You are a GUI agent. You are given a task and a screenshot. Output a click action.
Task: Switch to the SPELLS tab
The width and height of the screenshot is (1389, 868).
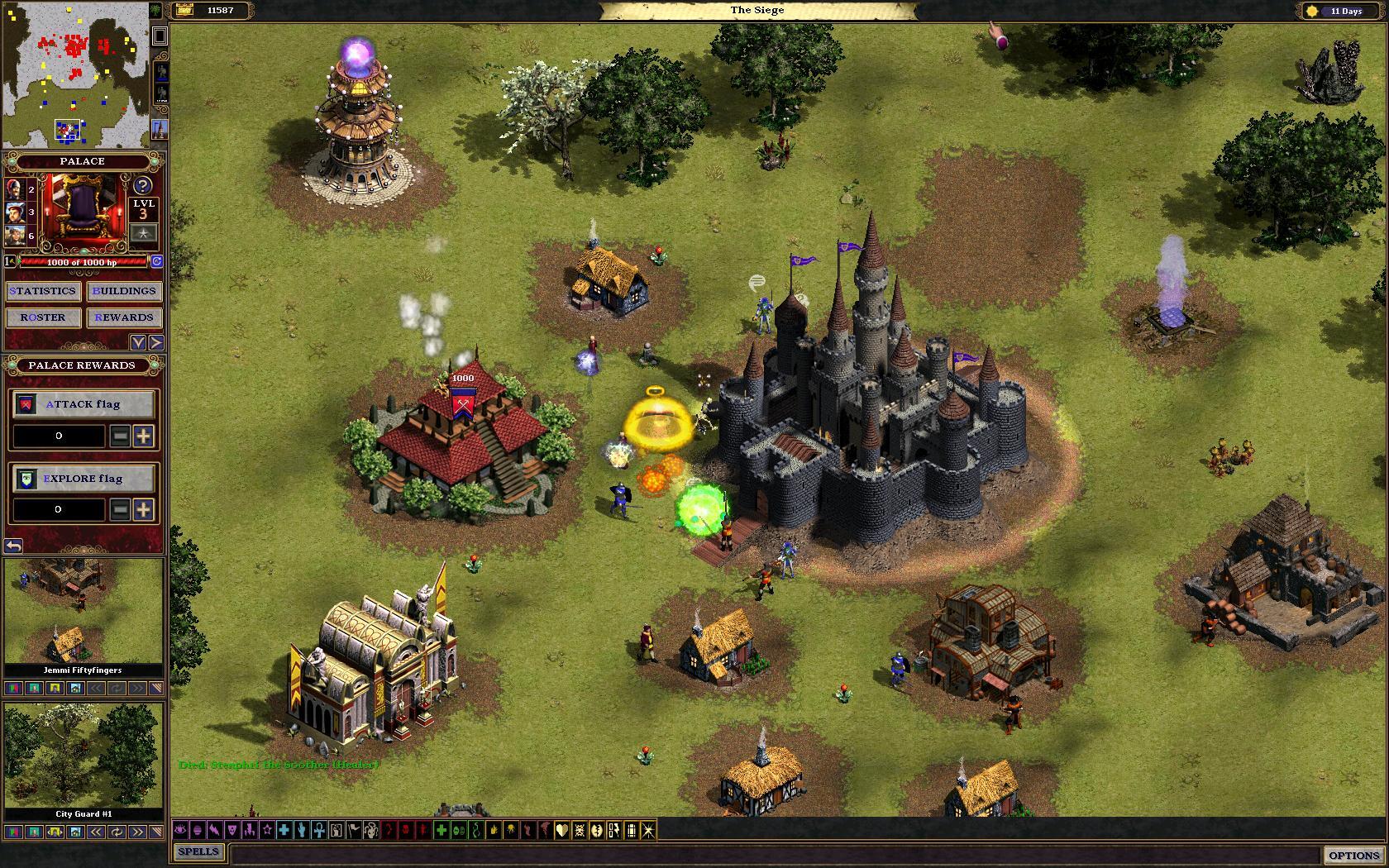point(198,851)
